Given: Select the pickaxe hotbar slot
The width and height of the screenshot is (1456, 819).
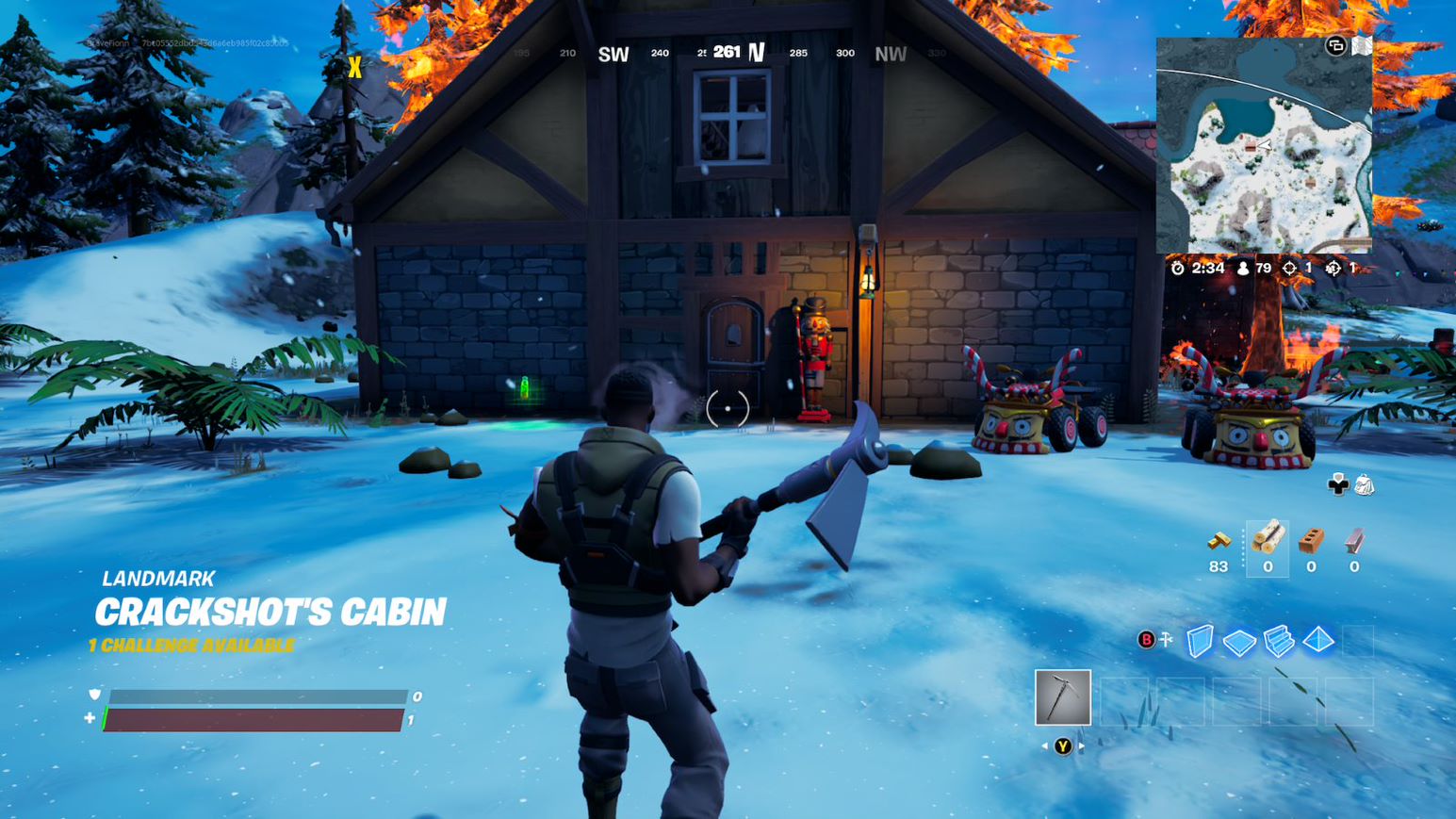Looking at the screenshot, I should [x=1063, y=696].
